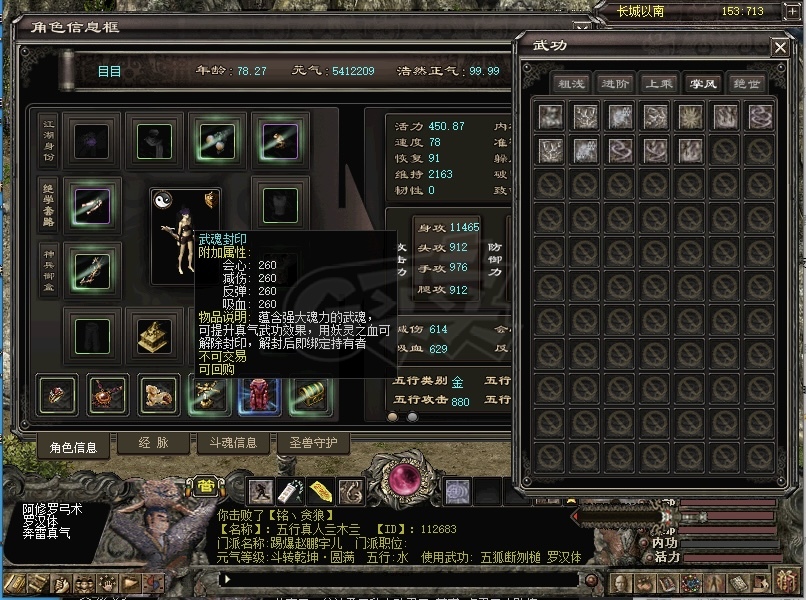Switch to the 进阶 skill tab
Viewport: 806px width, 600px height.
[x=615, y=84]
